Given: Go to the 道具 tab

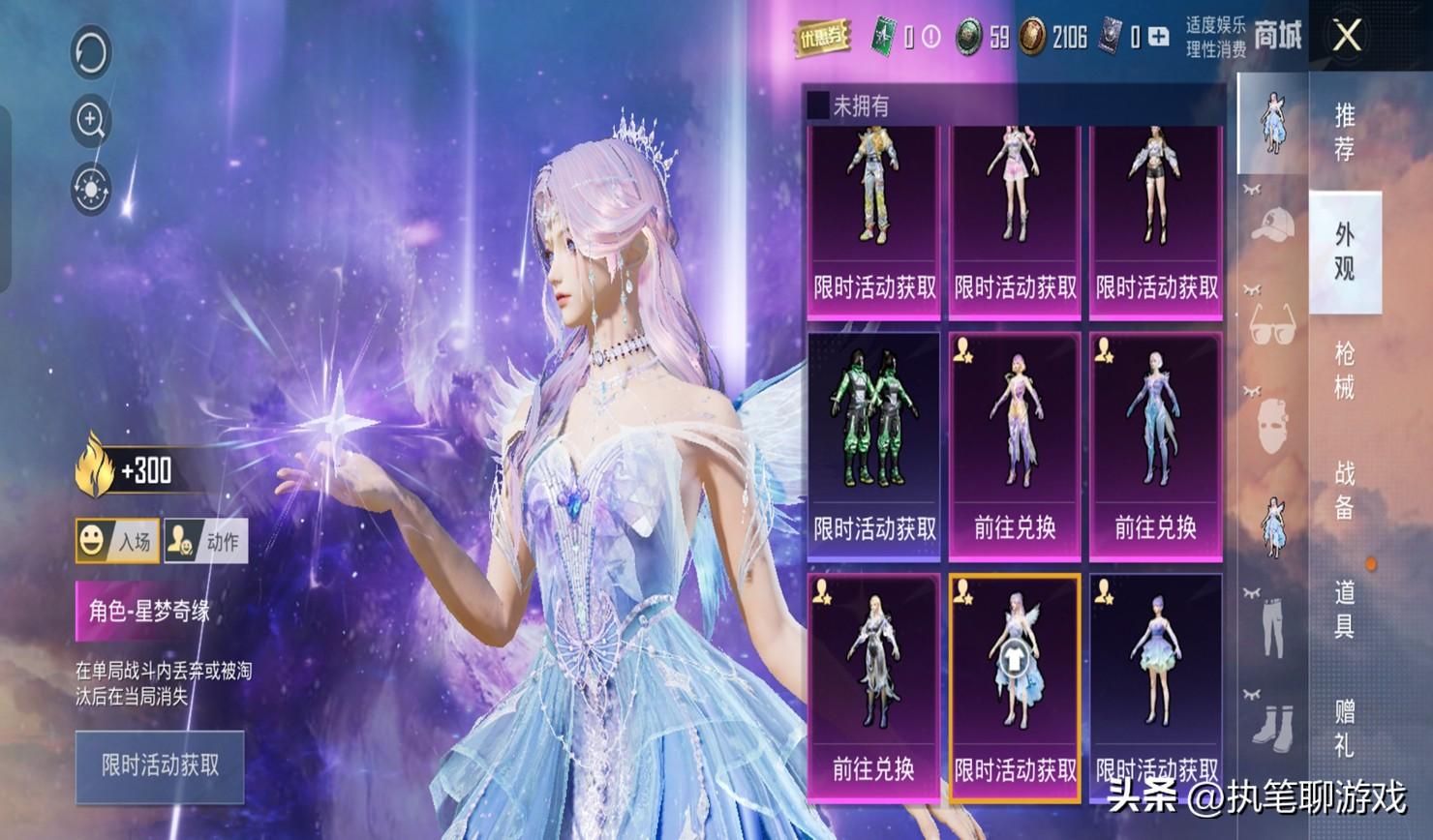Looking at the screenshot, I should 1344,610.
